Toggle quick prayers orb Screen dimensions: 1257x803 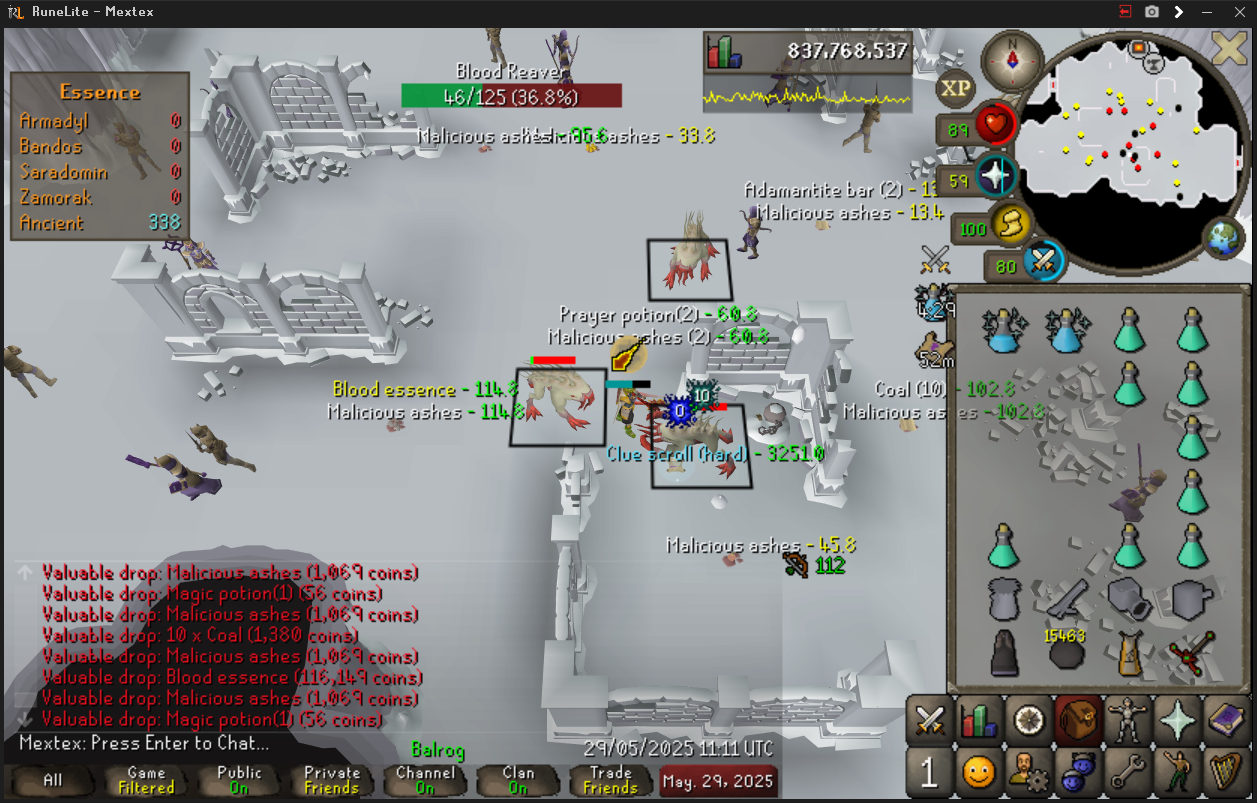point(996,177)
